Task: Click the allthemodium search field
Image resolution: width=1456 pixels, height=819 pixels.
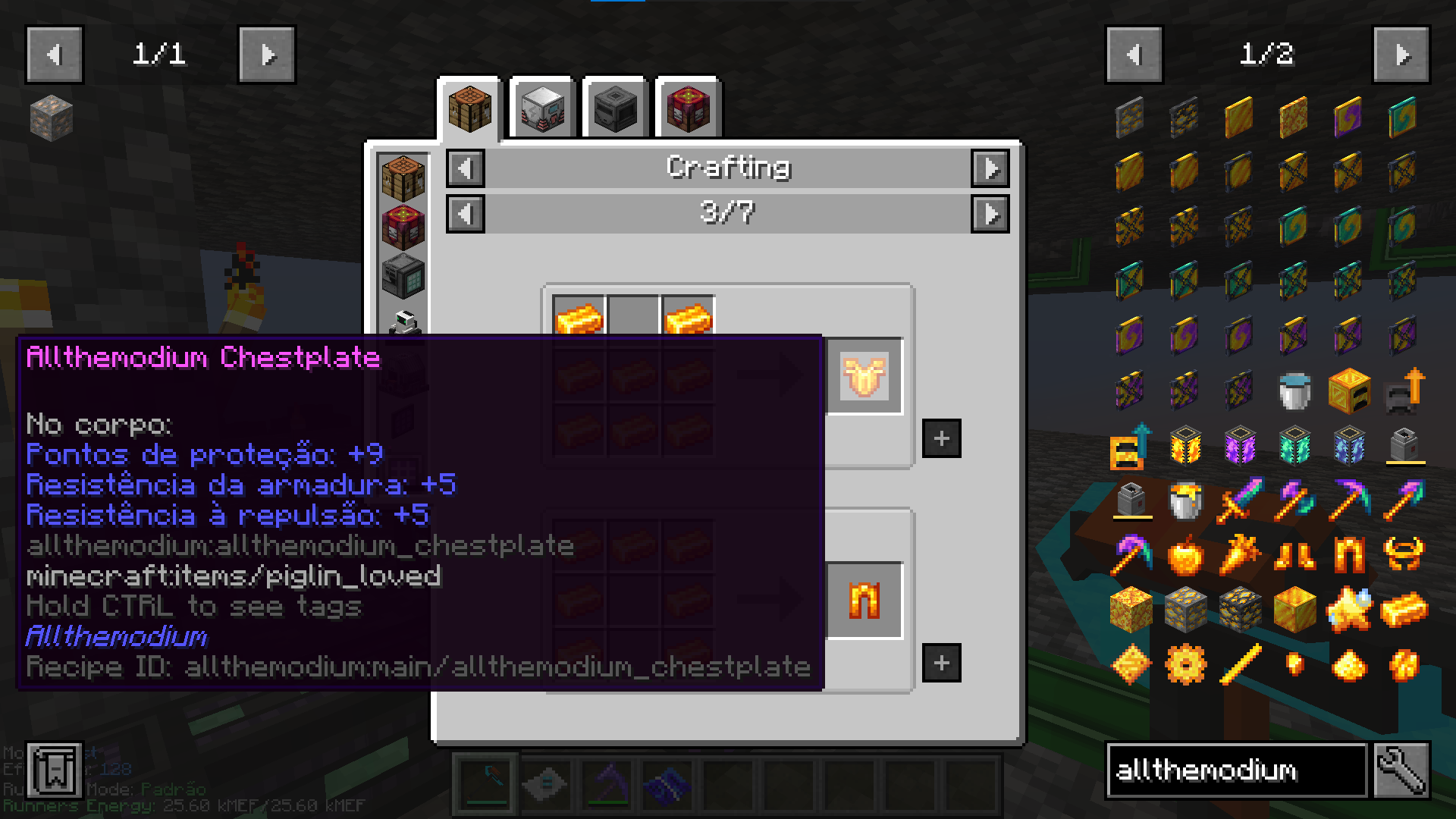Action: [x=1228, y=771]
